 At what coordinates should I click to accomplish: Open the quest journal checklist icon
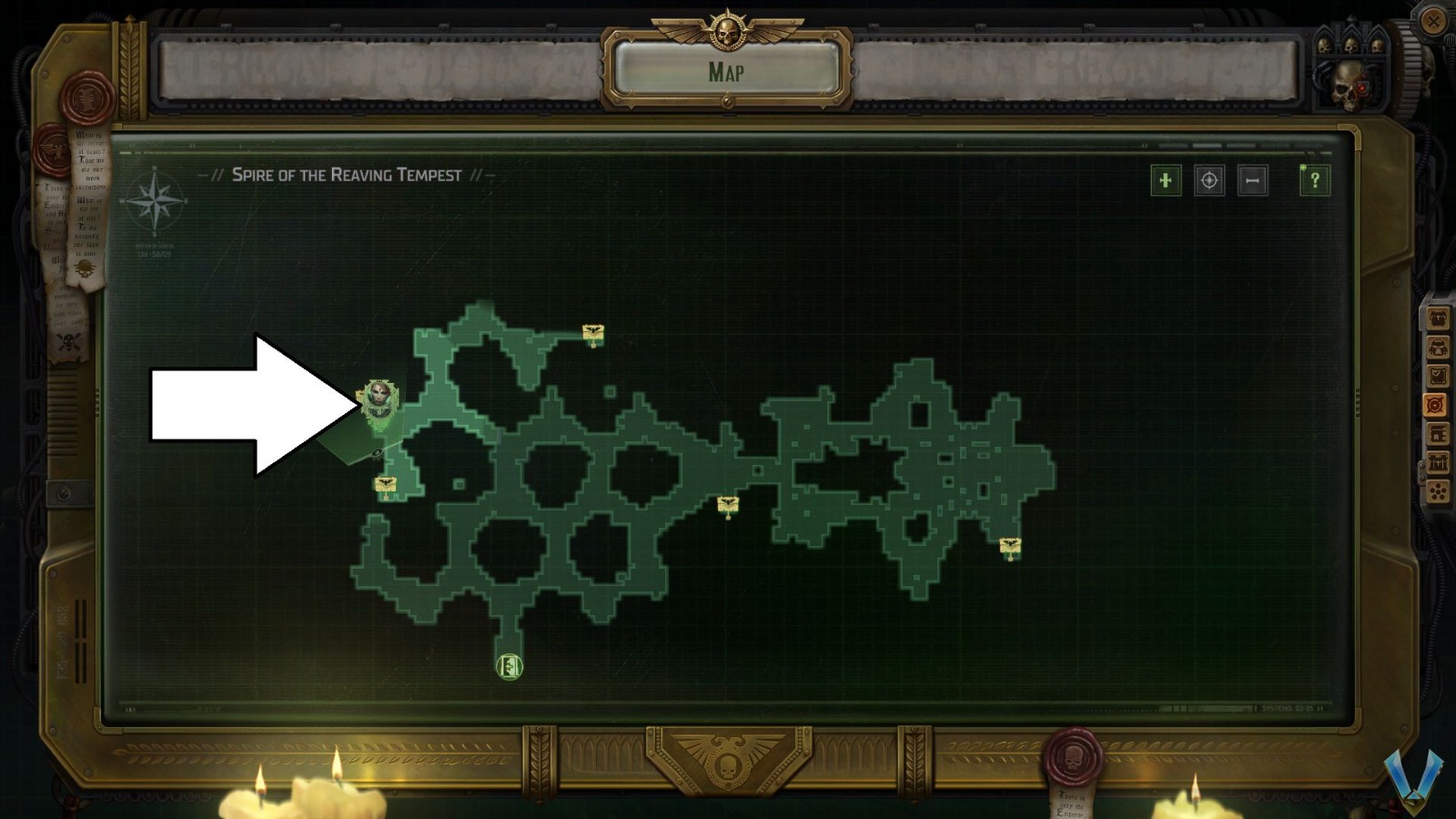(1438, 373)
